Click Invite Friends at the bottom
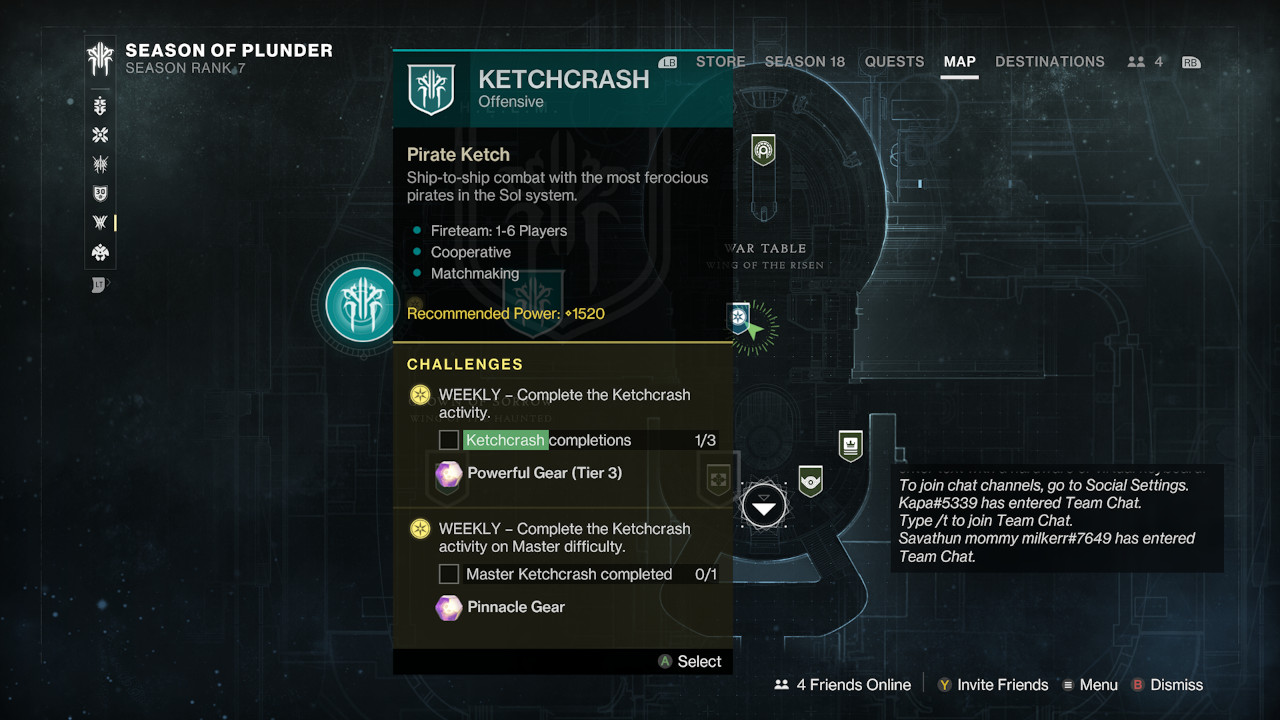 pos(992,685)
